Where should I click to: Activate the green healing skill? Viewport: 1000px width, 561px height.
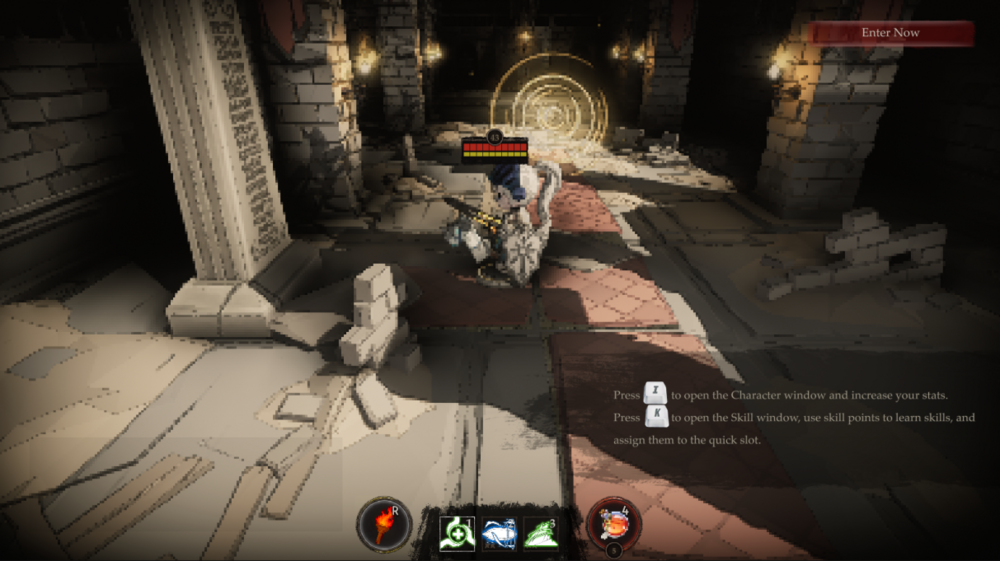(457, 533)
